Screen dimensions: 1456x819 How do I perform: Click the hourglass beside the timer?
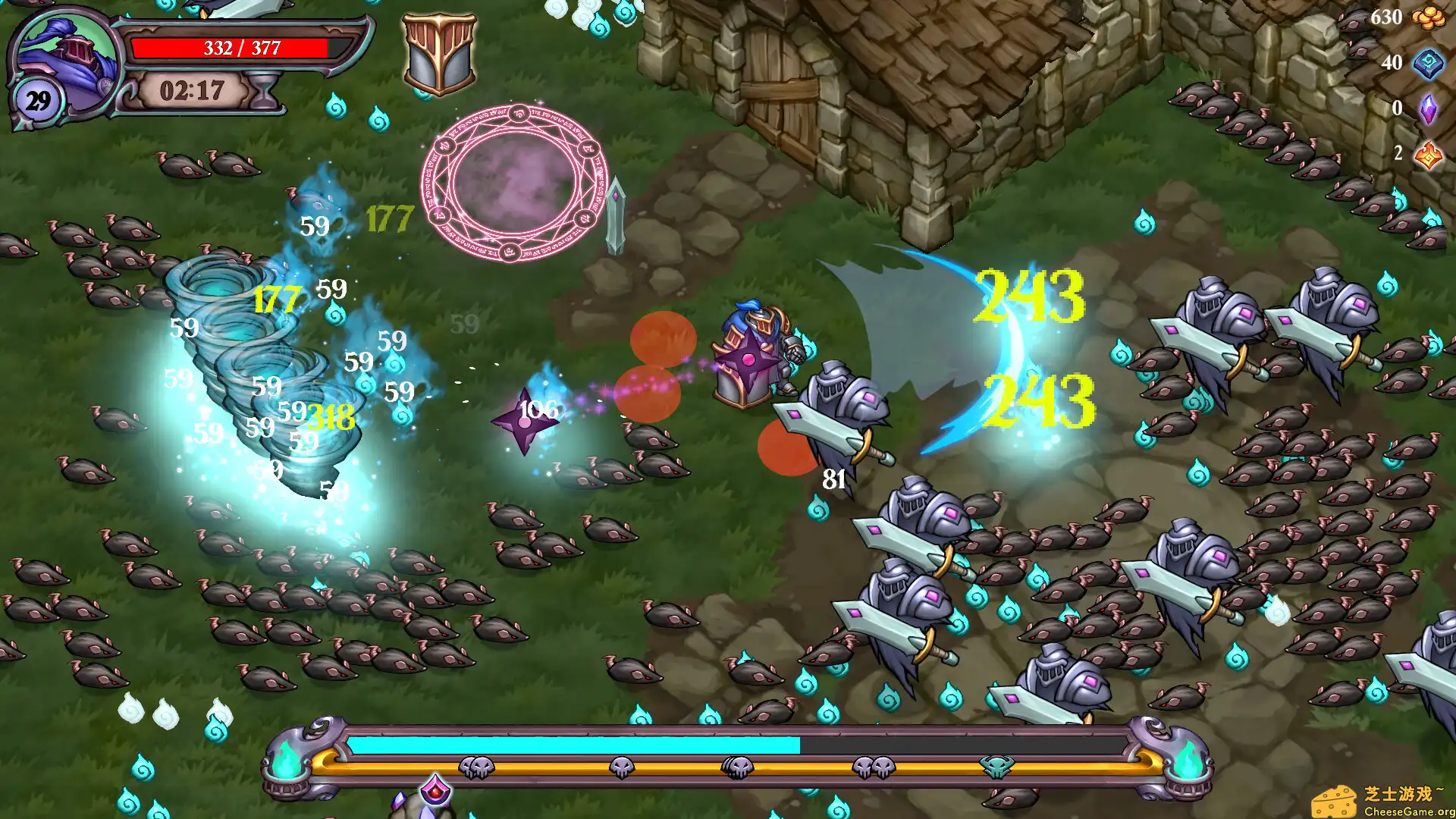click(x=262, y=91)
